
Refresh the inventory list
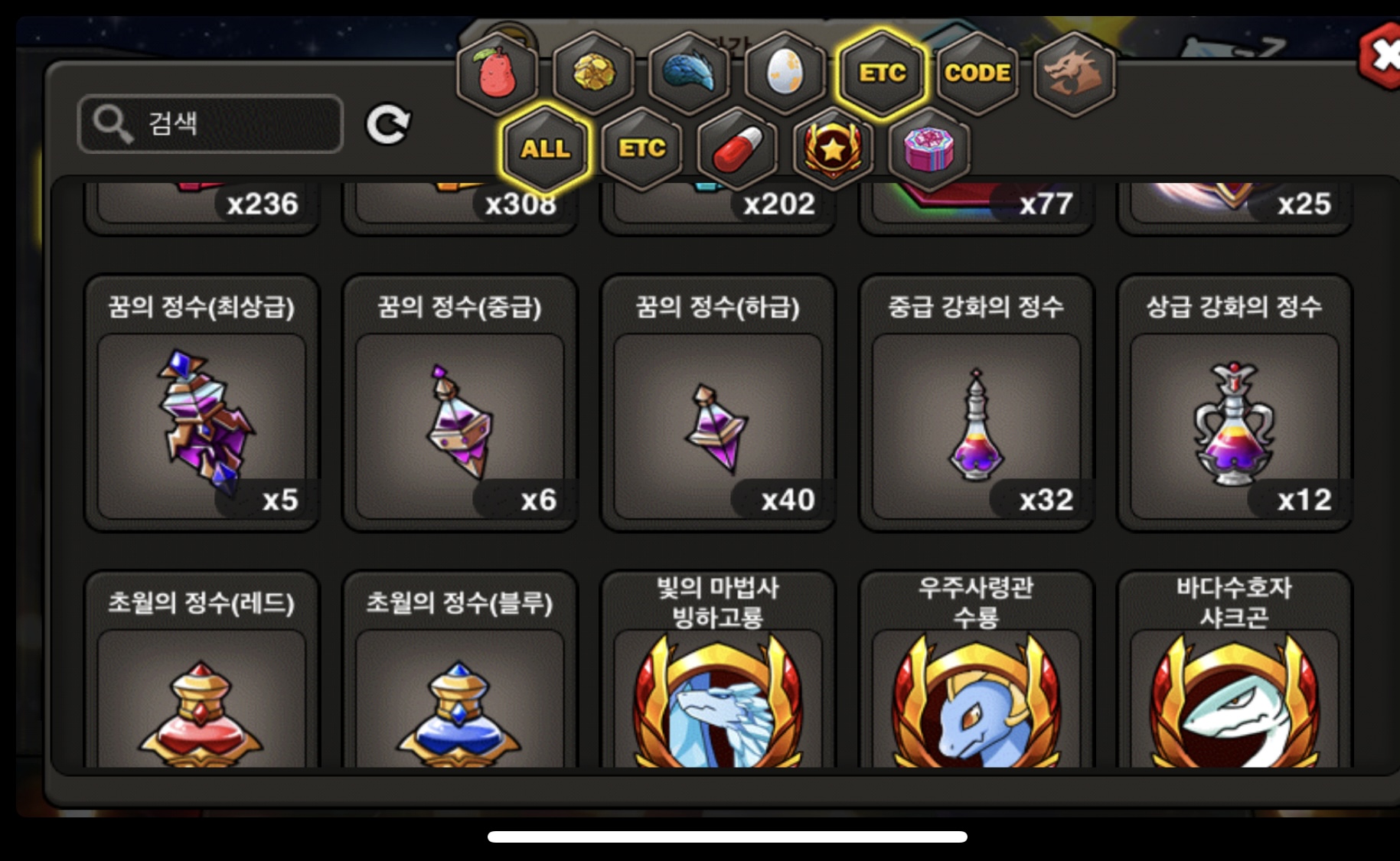388,125
